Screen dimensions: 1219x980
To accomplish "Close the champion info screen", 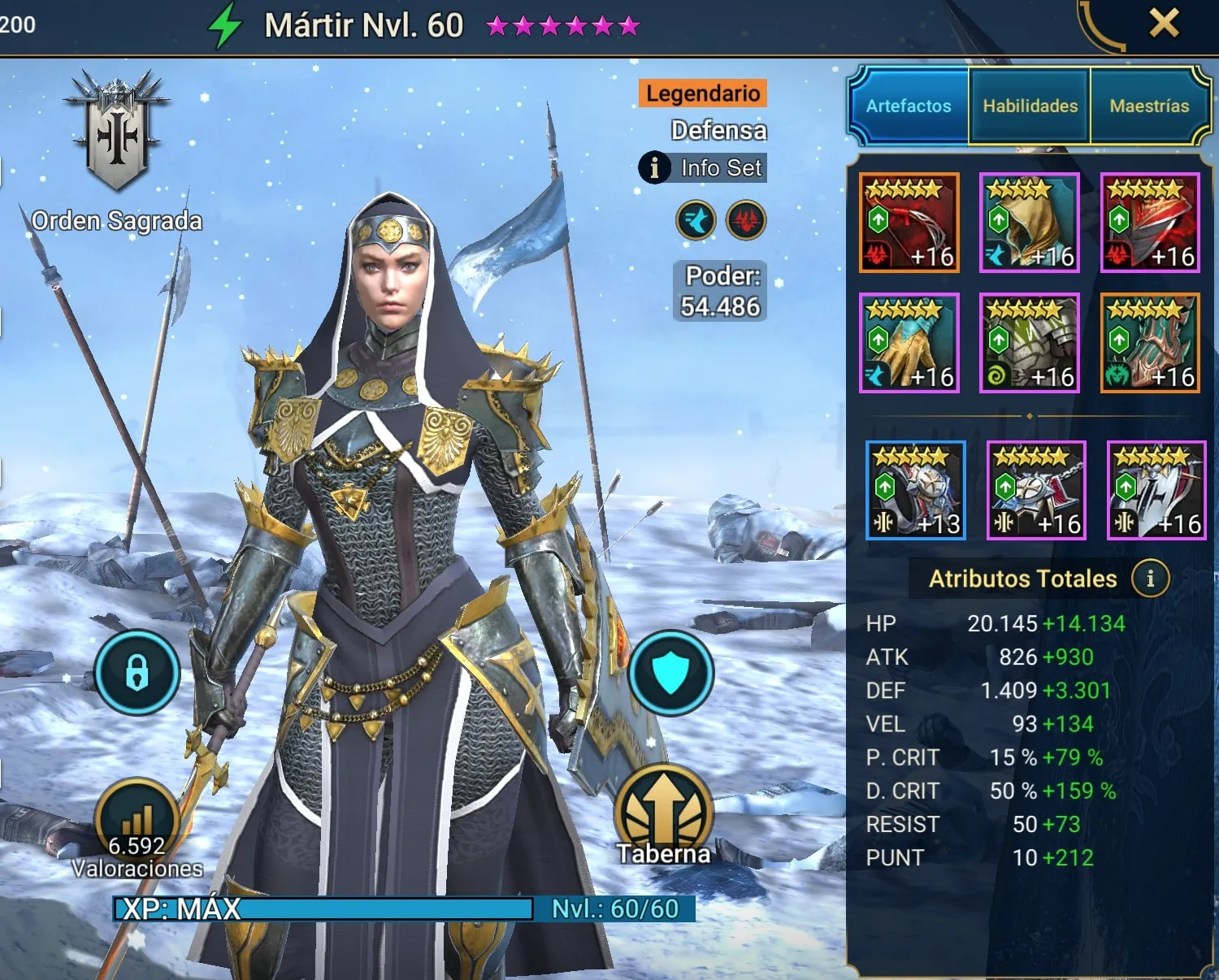I will coord(1164,23).
